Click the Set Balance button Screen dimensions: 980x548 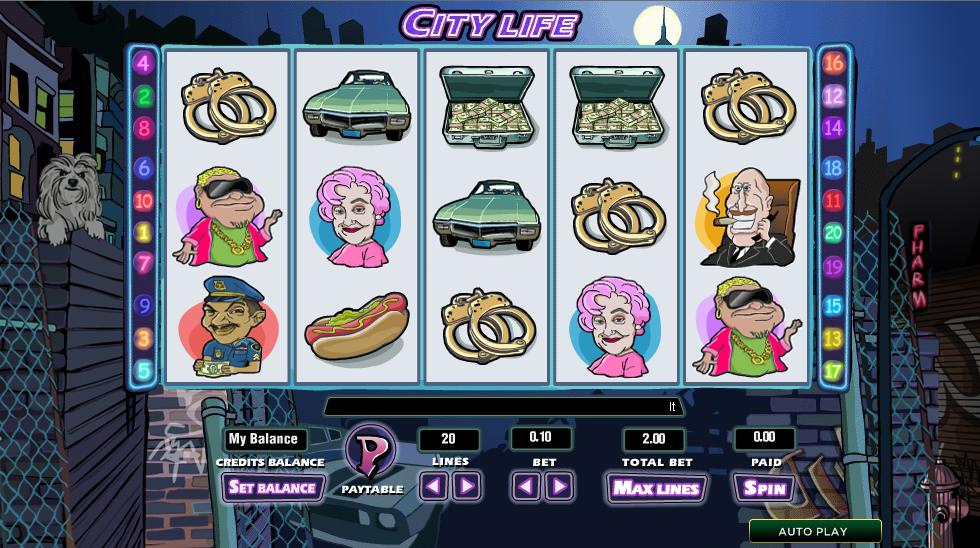click(x=272, y=488)
